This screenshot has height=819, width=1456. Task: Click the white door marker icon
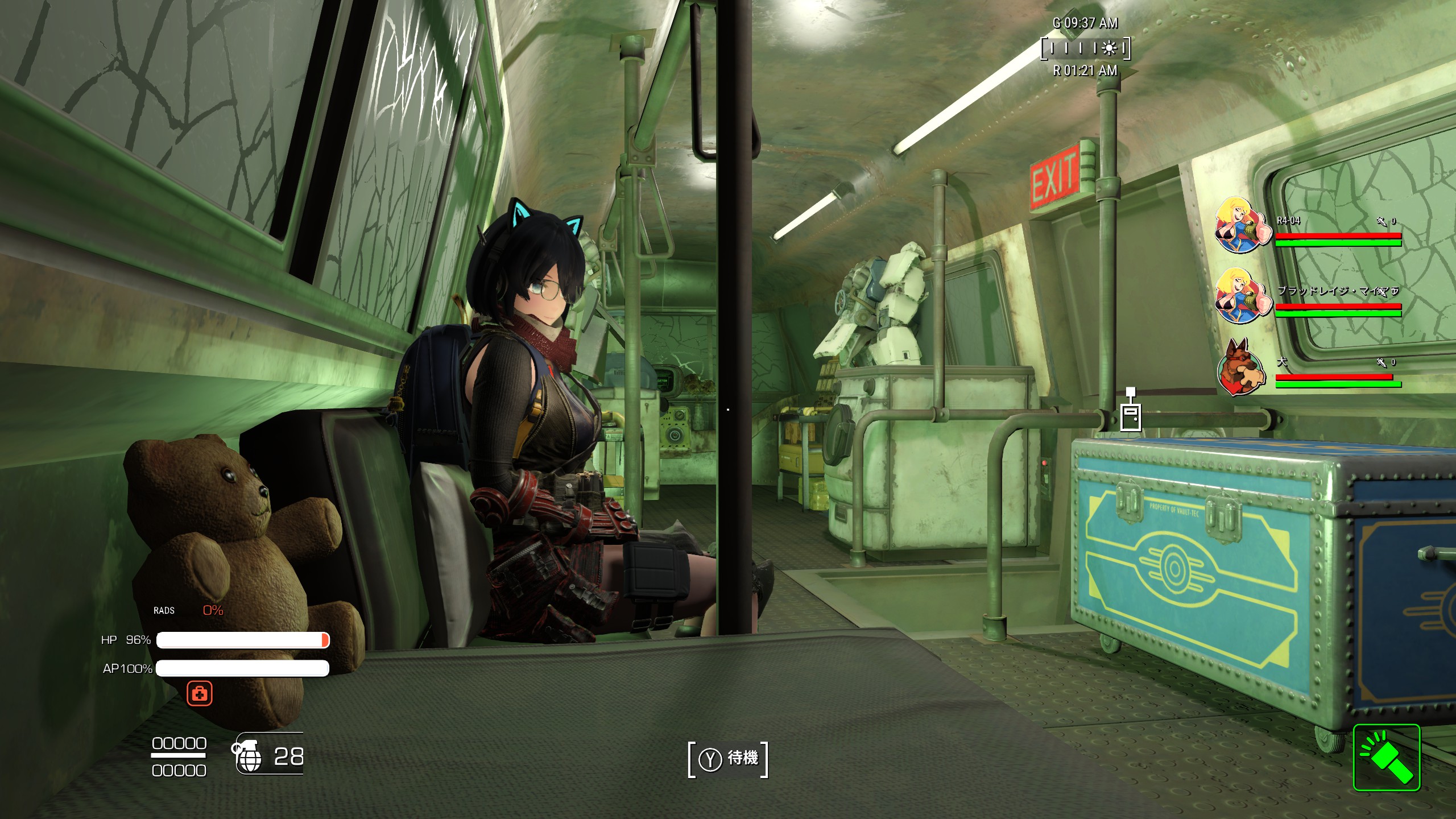(x=1131, y=414)
